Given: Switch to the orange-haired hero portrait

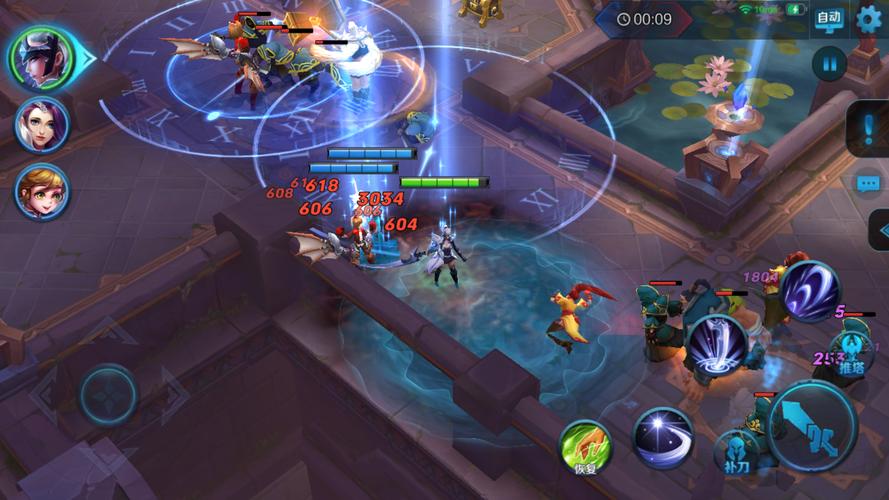Looking at the screenshot, I should (42, 191).
